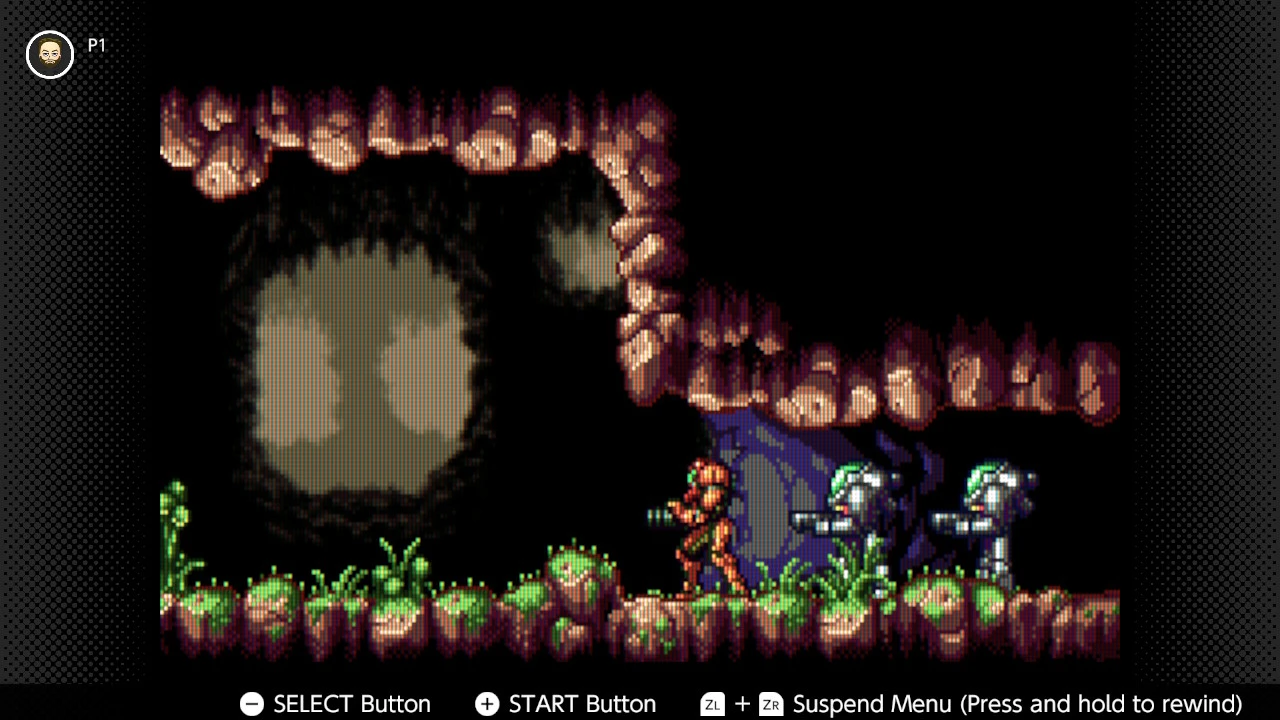Click the P1 player avatar icon
The image size is (1280, 720).
coord(49,54)
